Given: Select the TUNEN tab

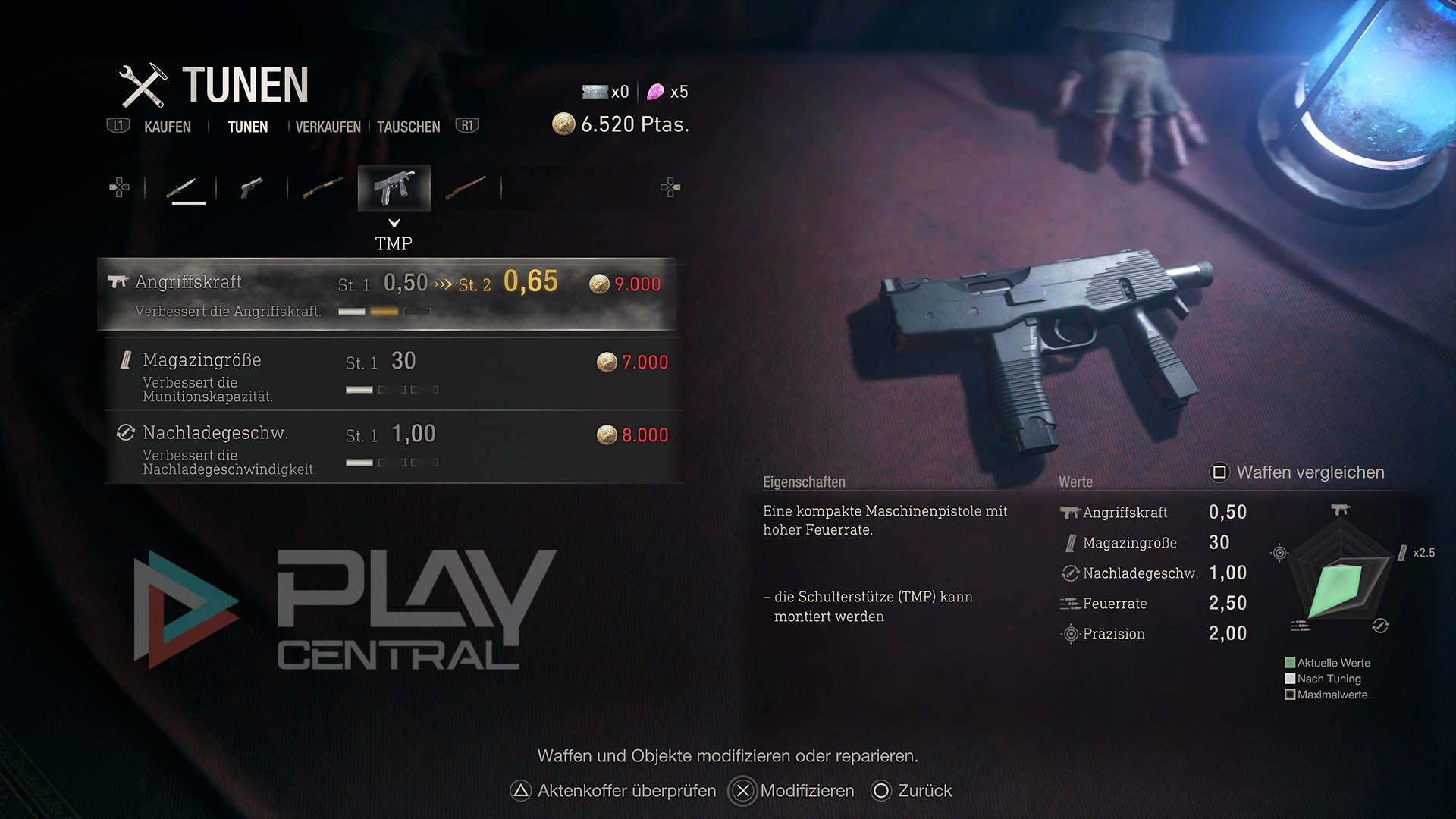Looking at the screenshot, I should [x=247, y=127].
